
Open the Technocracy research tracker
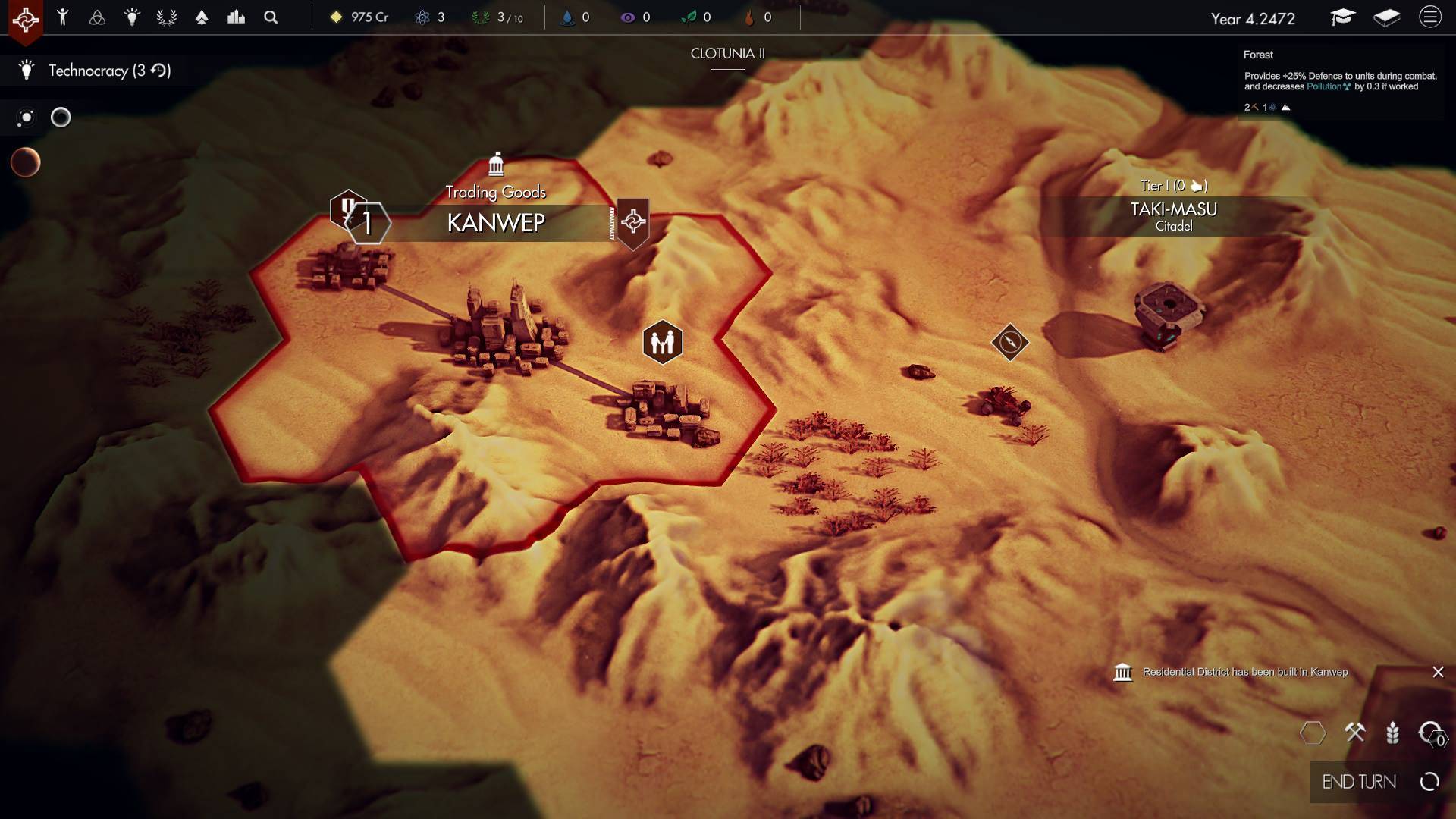tap(97, 71)
